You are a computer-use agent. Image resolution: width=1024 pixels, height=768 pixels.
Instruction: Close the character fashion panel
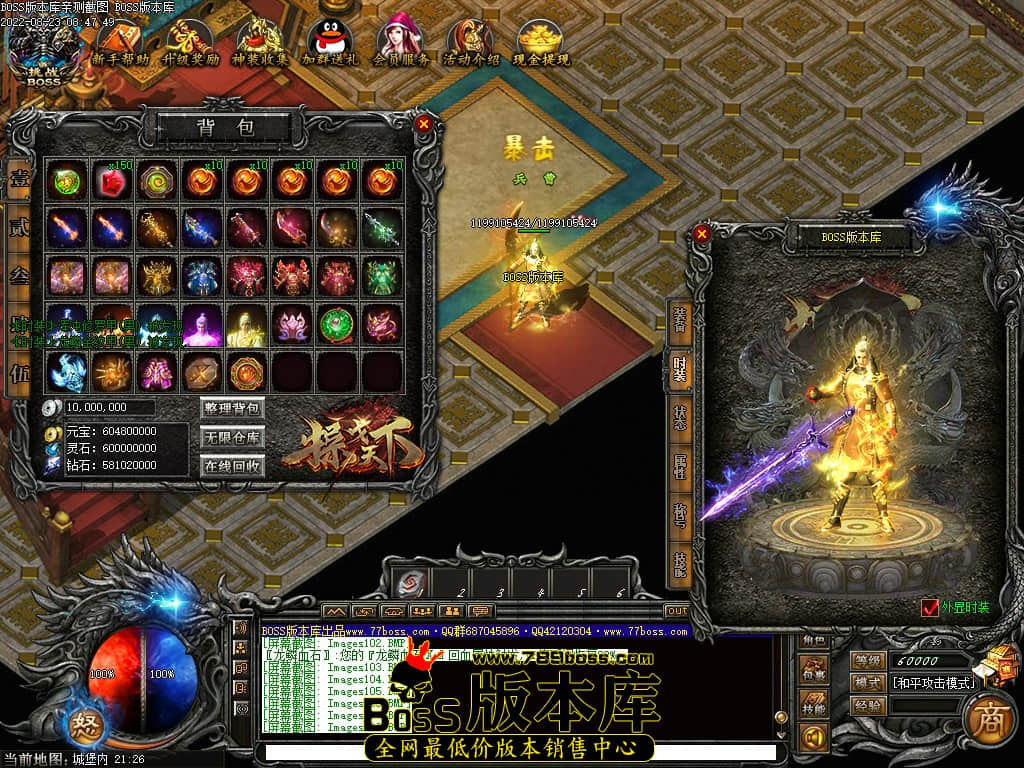(702, 234)
